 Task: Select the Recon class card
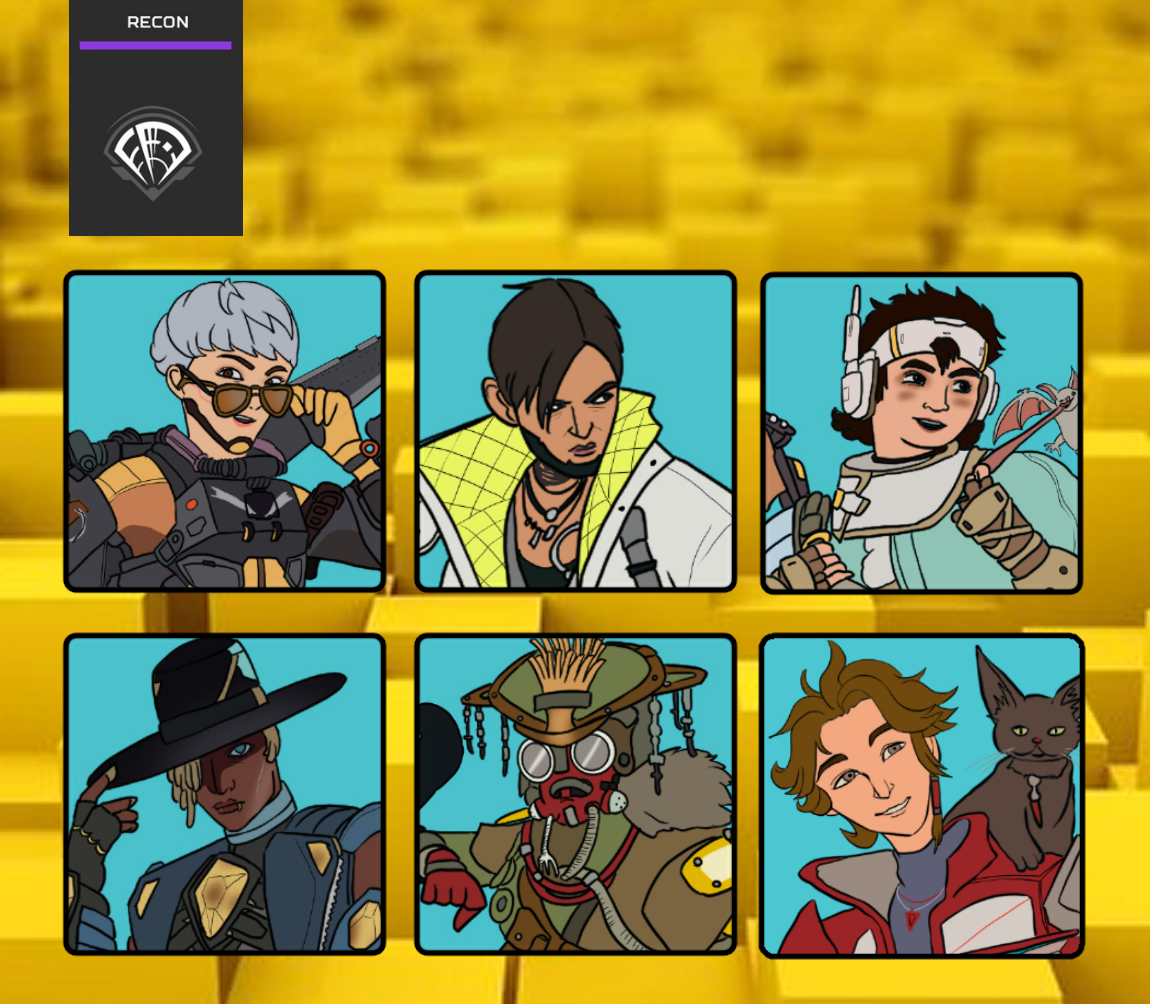pyautogui.click(x=156, y=118)
